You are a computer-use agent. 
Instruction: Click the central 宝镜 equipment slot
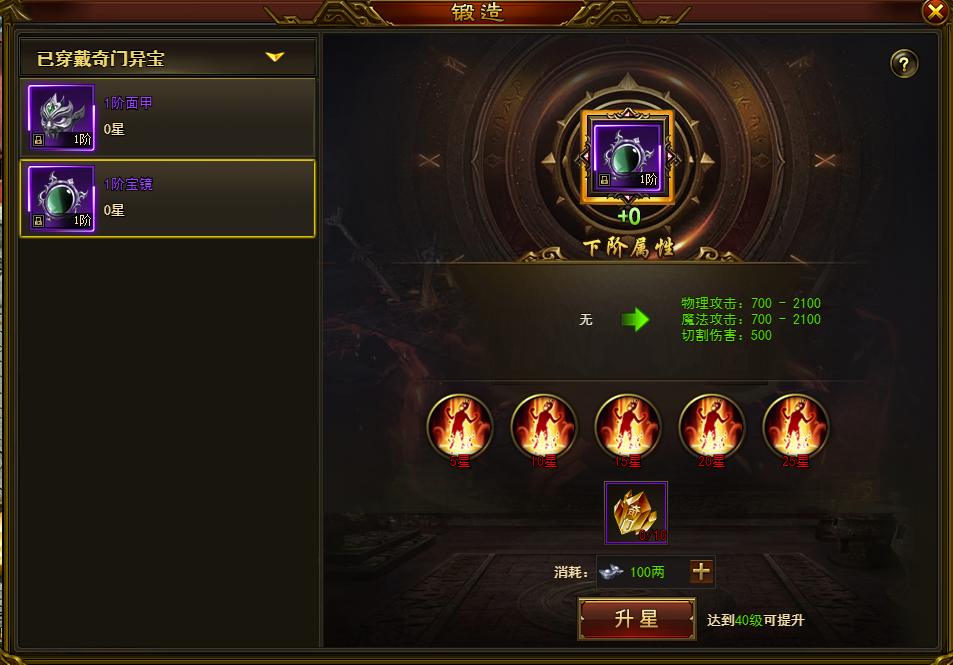click(x=628, y=156)
